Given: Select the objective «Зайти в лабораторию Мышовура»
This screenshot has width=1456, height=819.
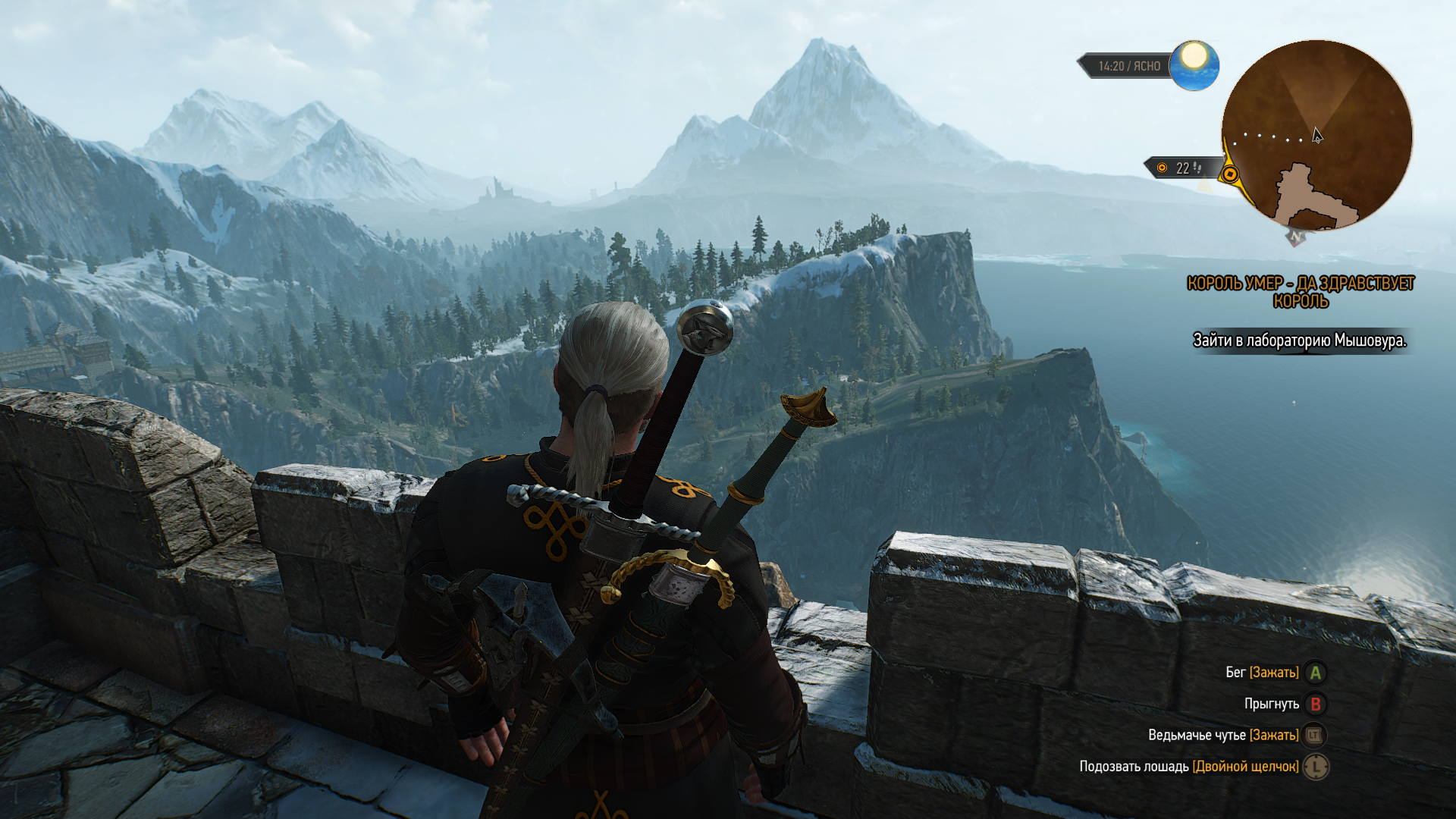Looking at the screenshot, I should point(1299,340).
